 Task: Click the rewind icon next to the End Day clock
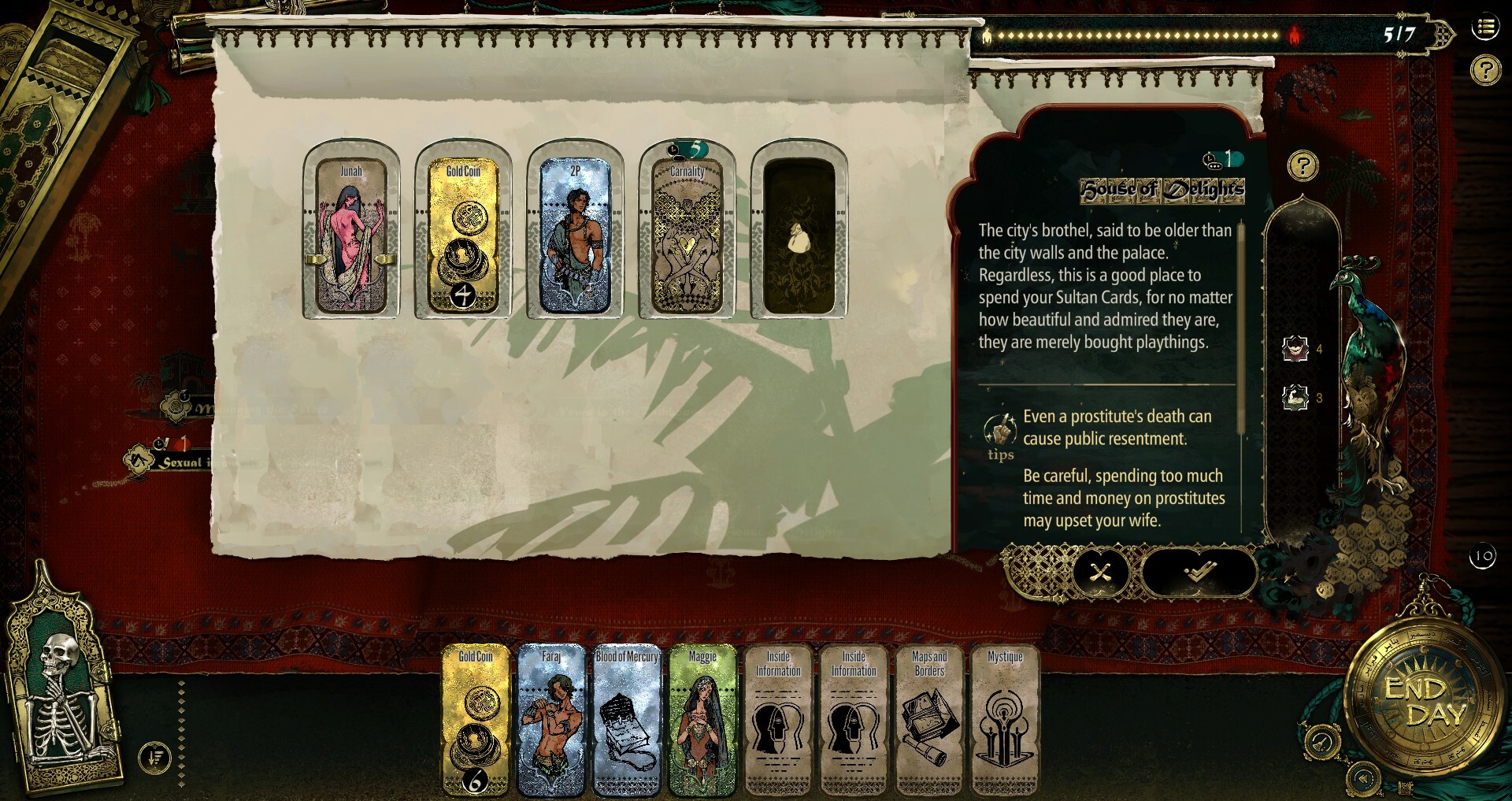pos(1364,778)
